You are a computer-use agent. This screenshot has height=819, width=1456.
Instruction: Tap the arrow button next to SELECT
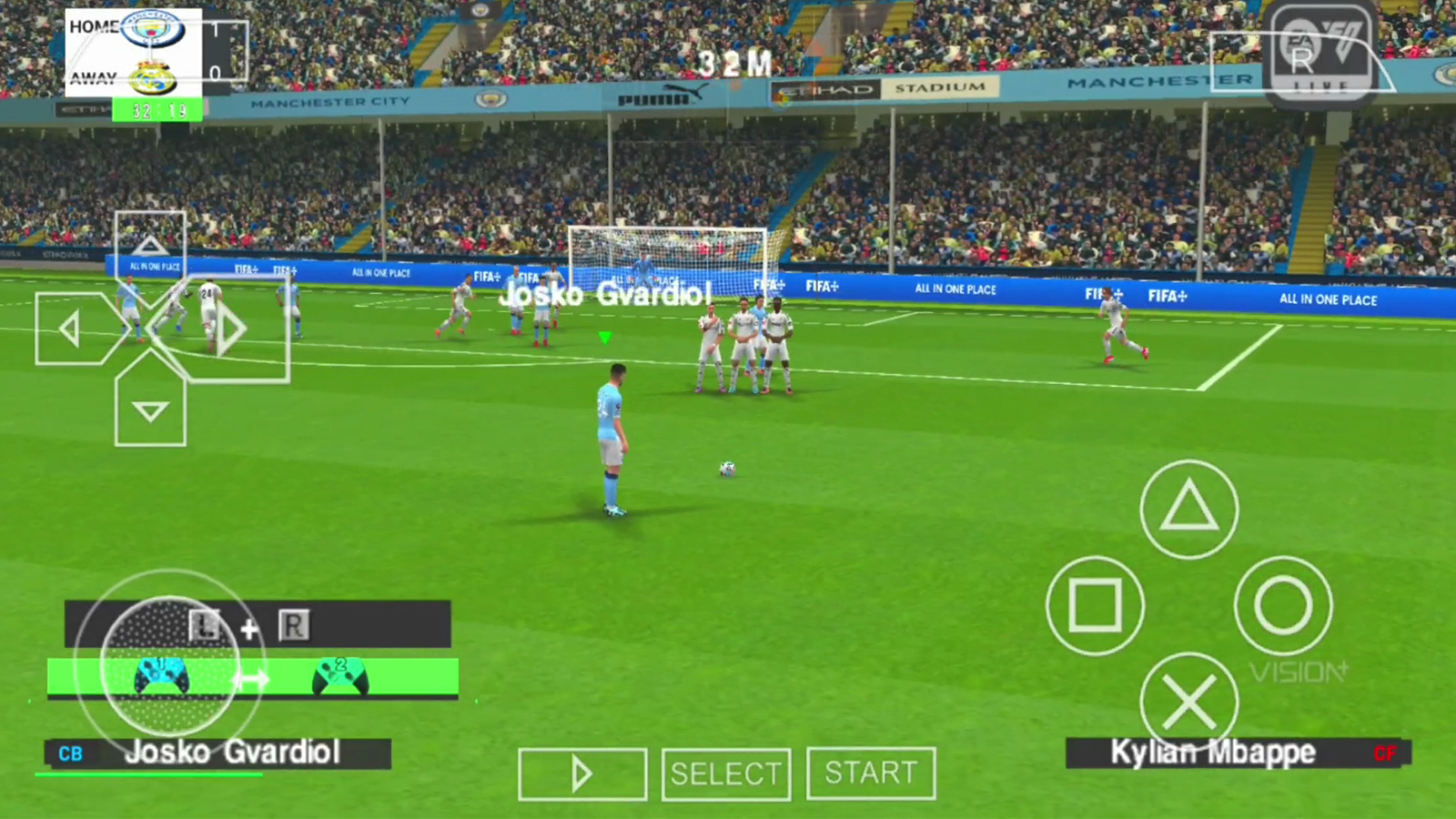point(581,773)
